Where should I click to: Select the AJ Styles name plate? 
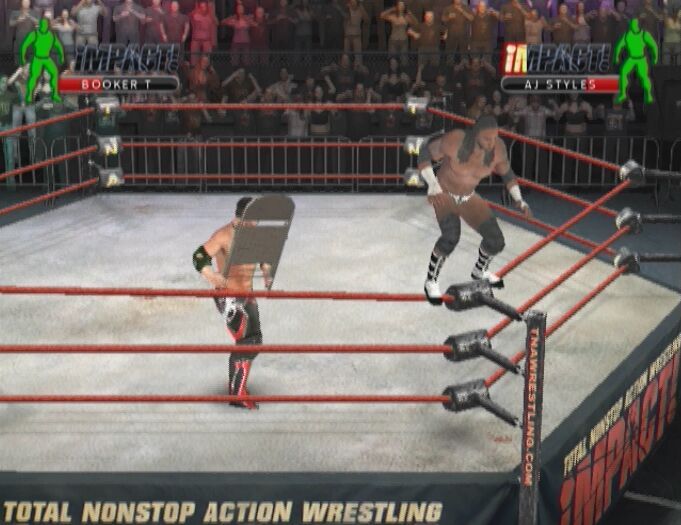coord(560,84)
